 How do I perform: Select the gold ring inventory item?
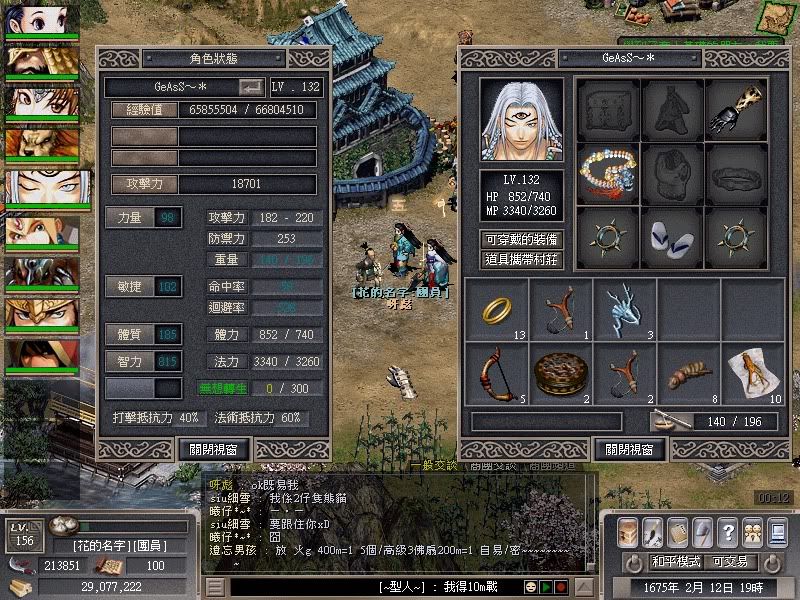click(496, 310)
